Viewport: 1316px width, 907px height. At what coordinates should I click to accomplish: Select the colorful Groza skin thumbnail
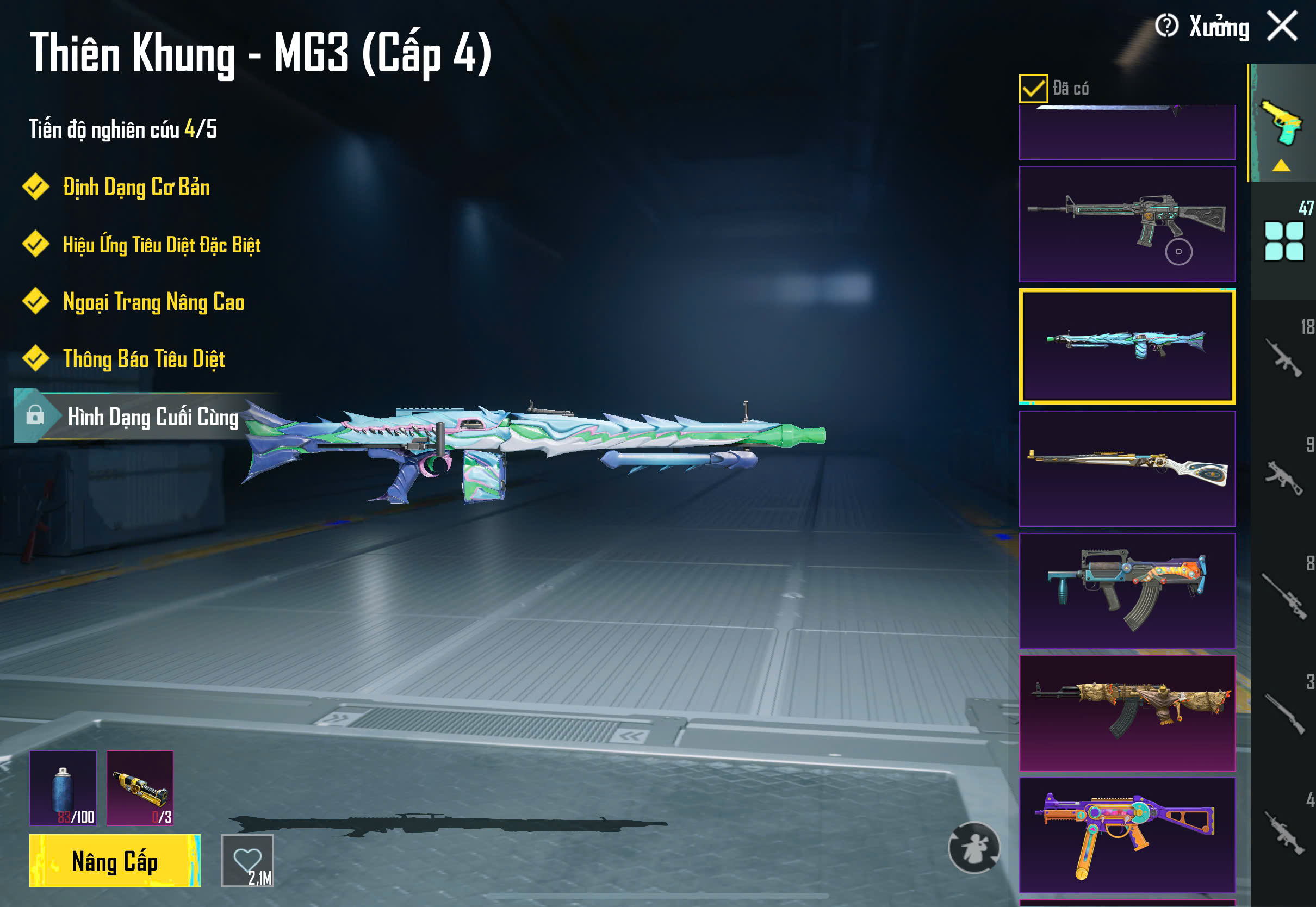click(1127, 591)
